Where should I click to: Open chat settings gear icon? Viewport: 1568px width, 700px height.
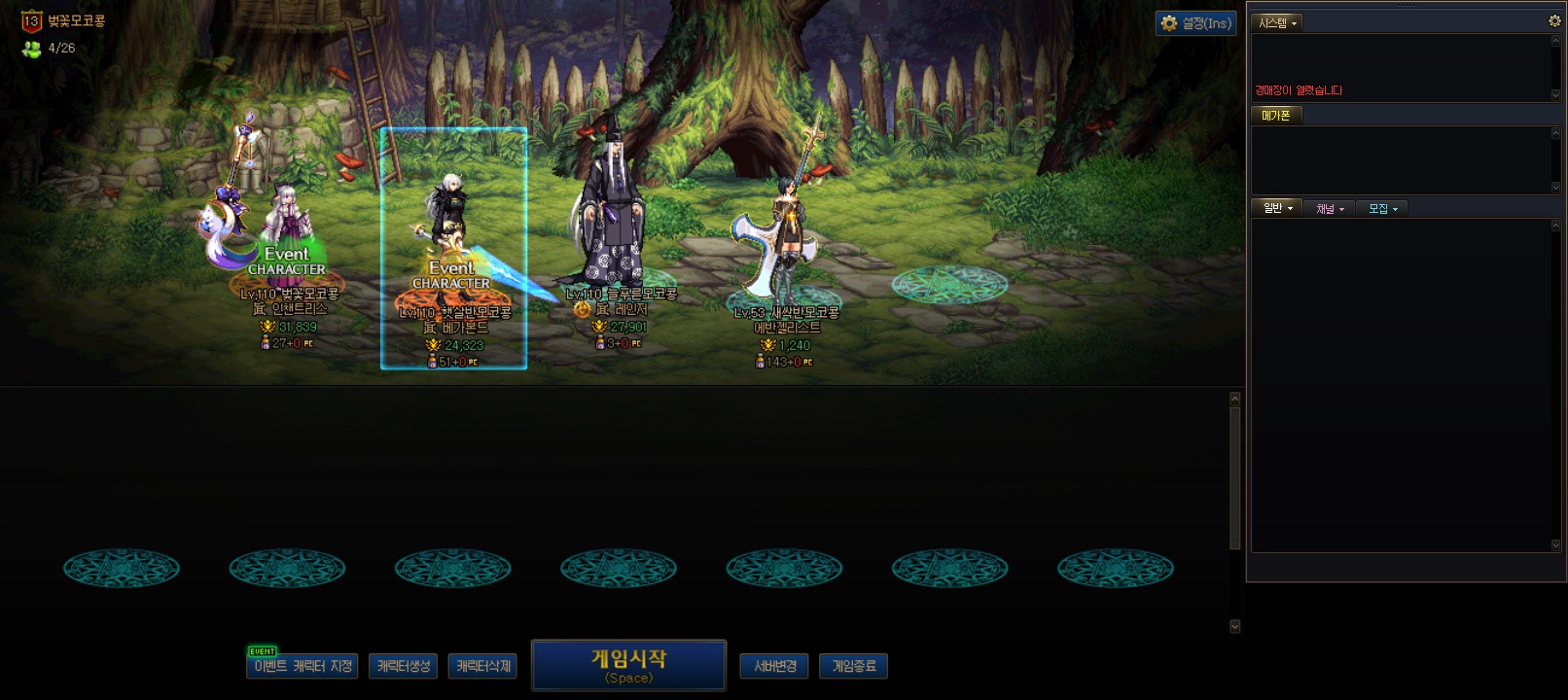(1554, 20)
